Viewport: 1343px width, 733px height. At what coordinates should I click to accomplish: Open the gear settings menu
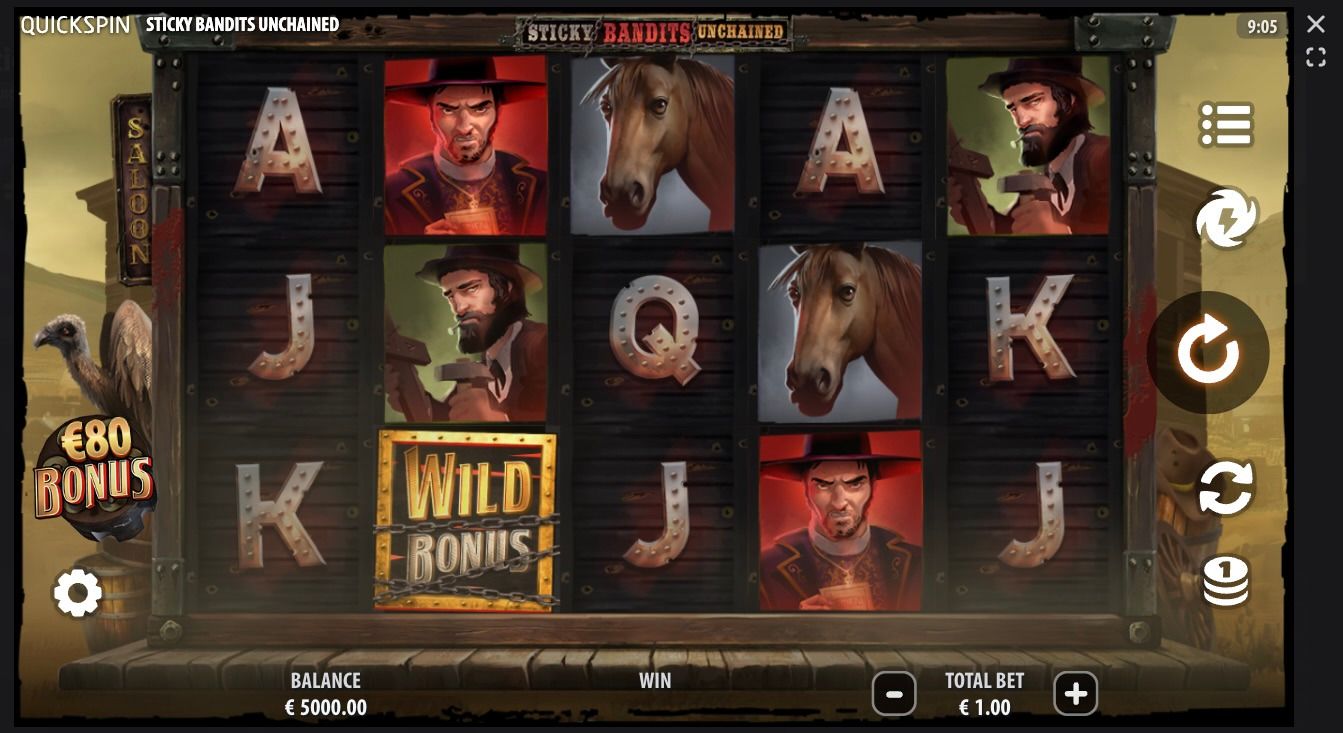pos(78,593)
